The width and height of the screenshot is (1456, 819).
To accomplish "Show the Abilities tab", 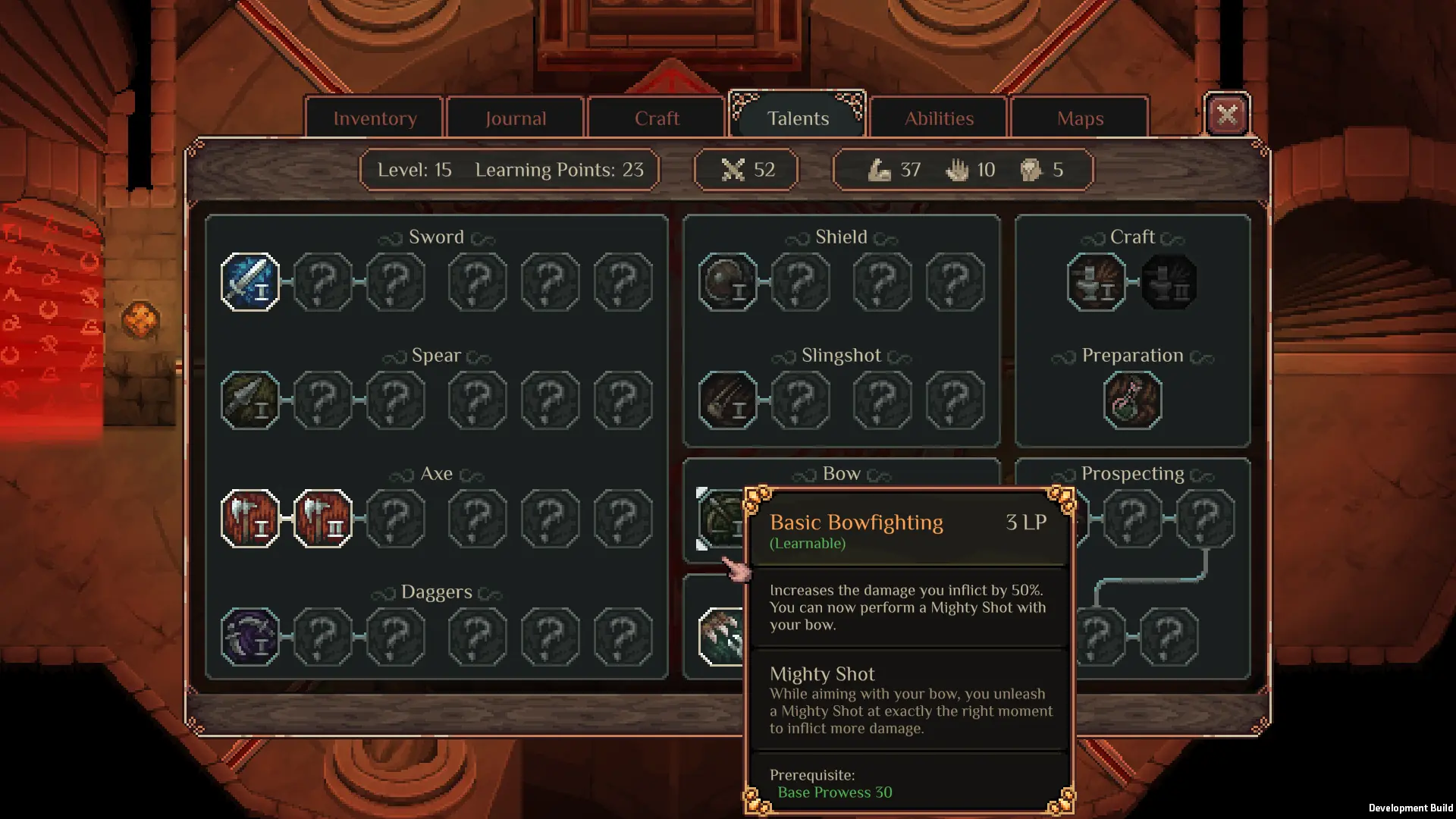I will point(939,118).
